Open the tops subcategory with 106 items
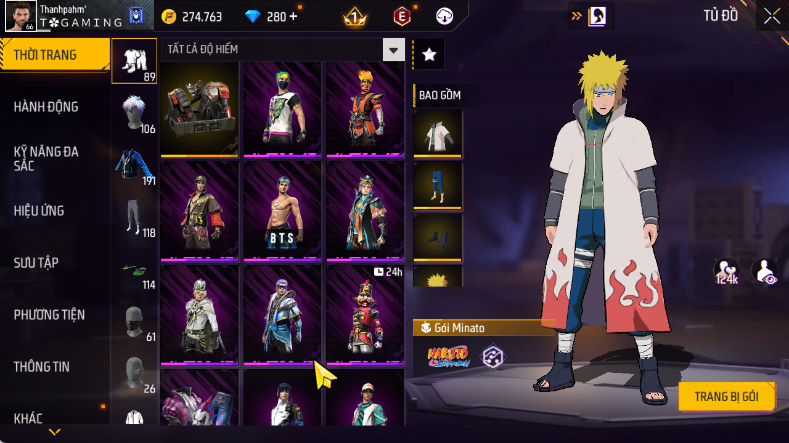The height and width of the screenshot is (443, 789). coord(134,115)
